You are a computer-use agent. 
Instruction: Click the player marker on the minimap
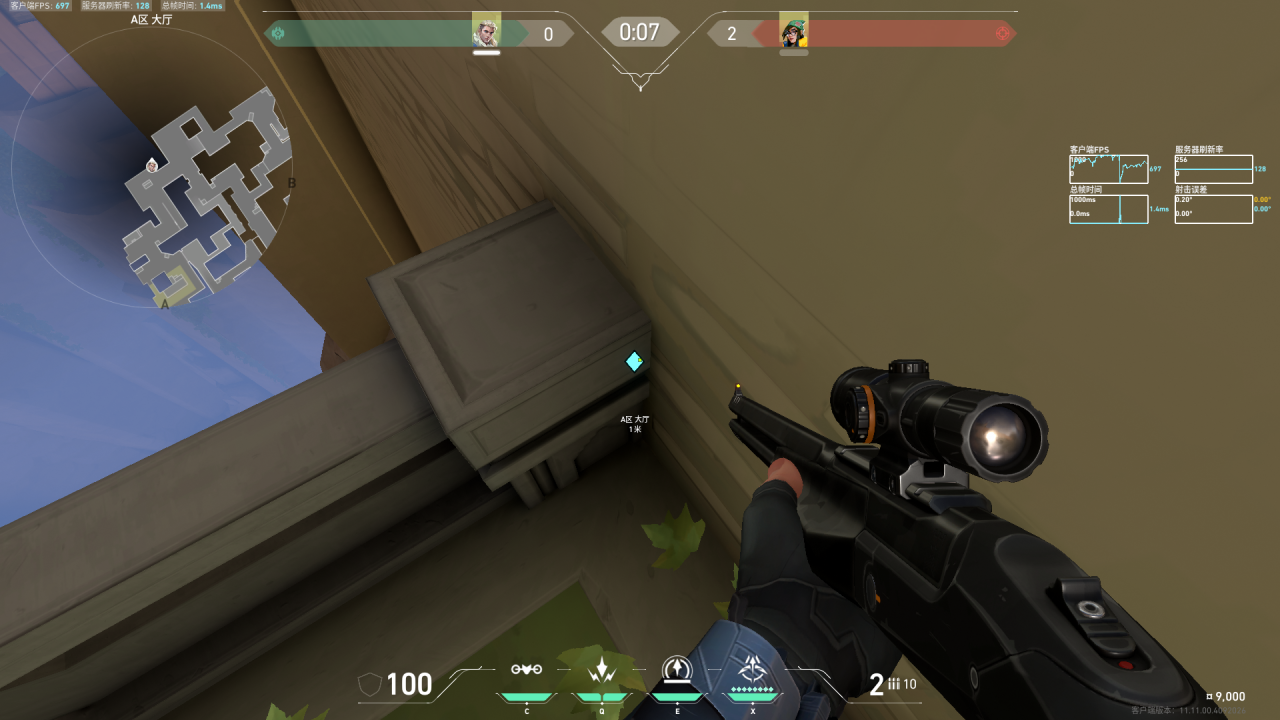click(152, 165)
